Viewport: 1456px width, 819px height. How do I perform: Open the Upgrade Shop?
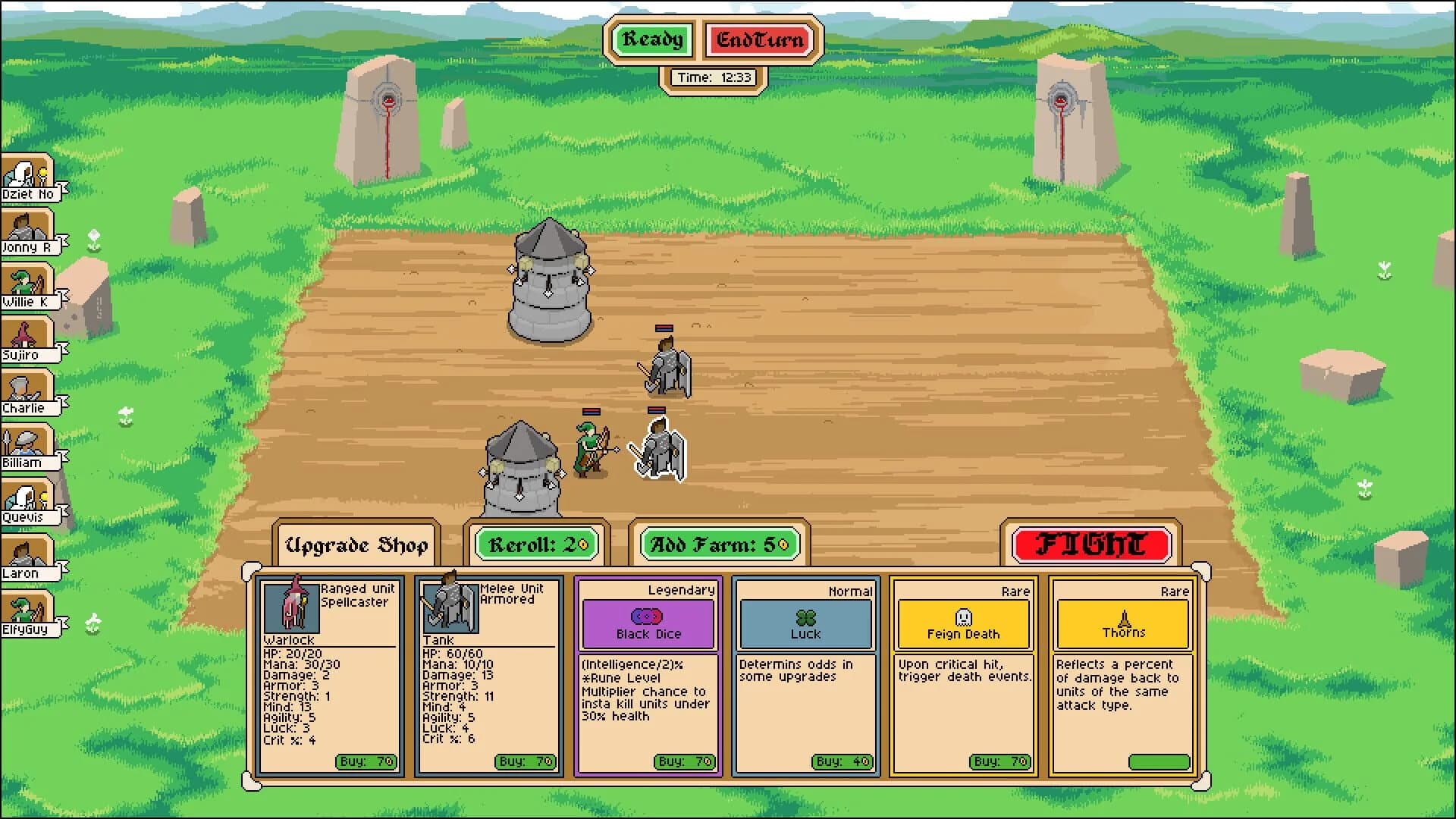point(356,542)
